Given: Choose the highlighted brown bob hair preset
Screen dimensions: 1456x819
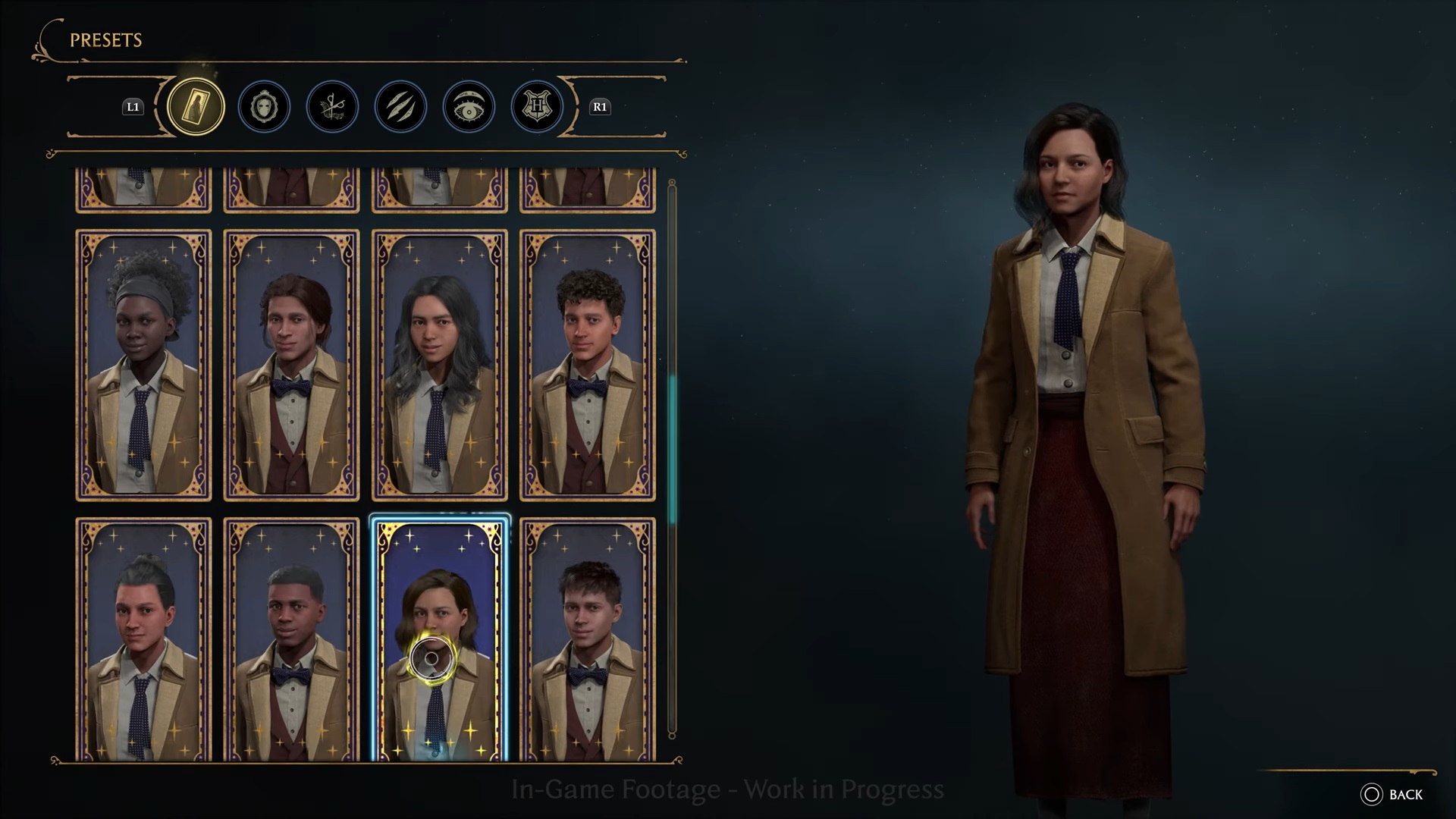Looking at the screenshot, I should tap(439, 639).
